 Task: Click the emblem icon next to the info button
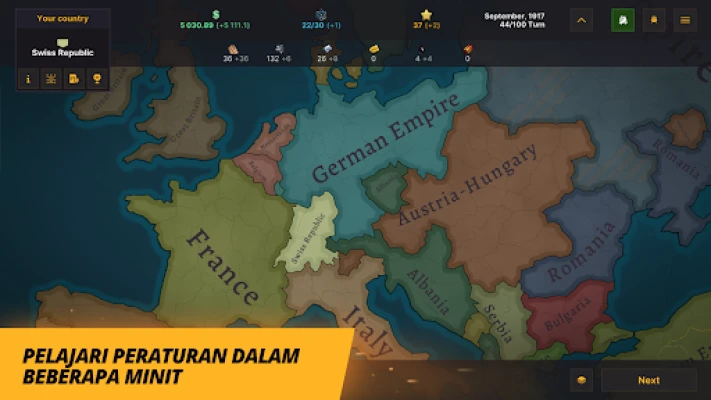click(51, 78)
